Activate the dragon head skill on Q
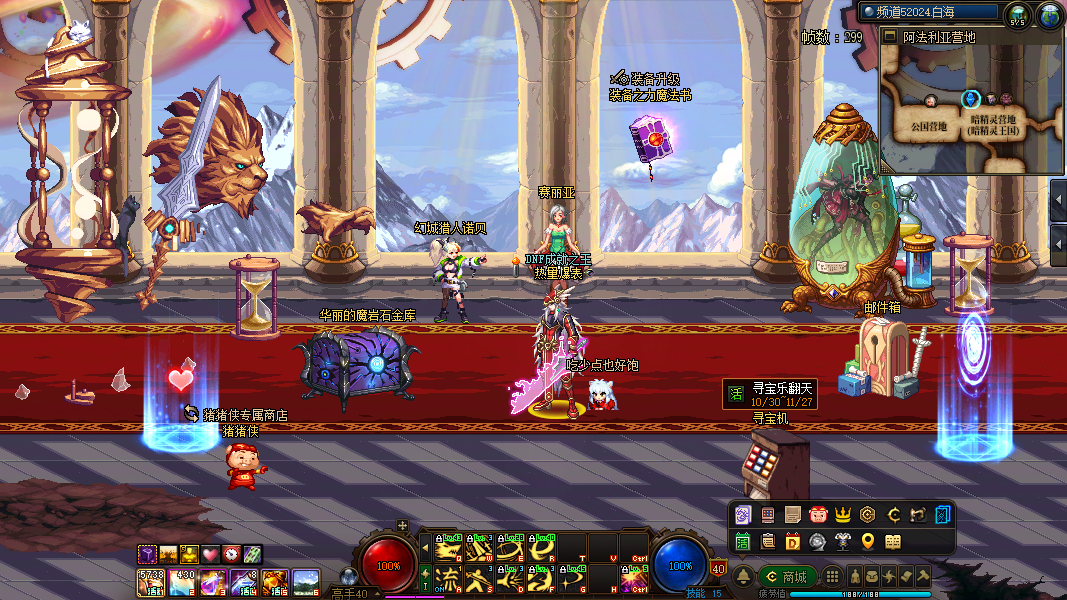Screen dimensions: 1067x600 [448, 548]
